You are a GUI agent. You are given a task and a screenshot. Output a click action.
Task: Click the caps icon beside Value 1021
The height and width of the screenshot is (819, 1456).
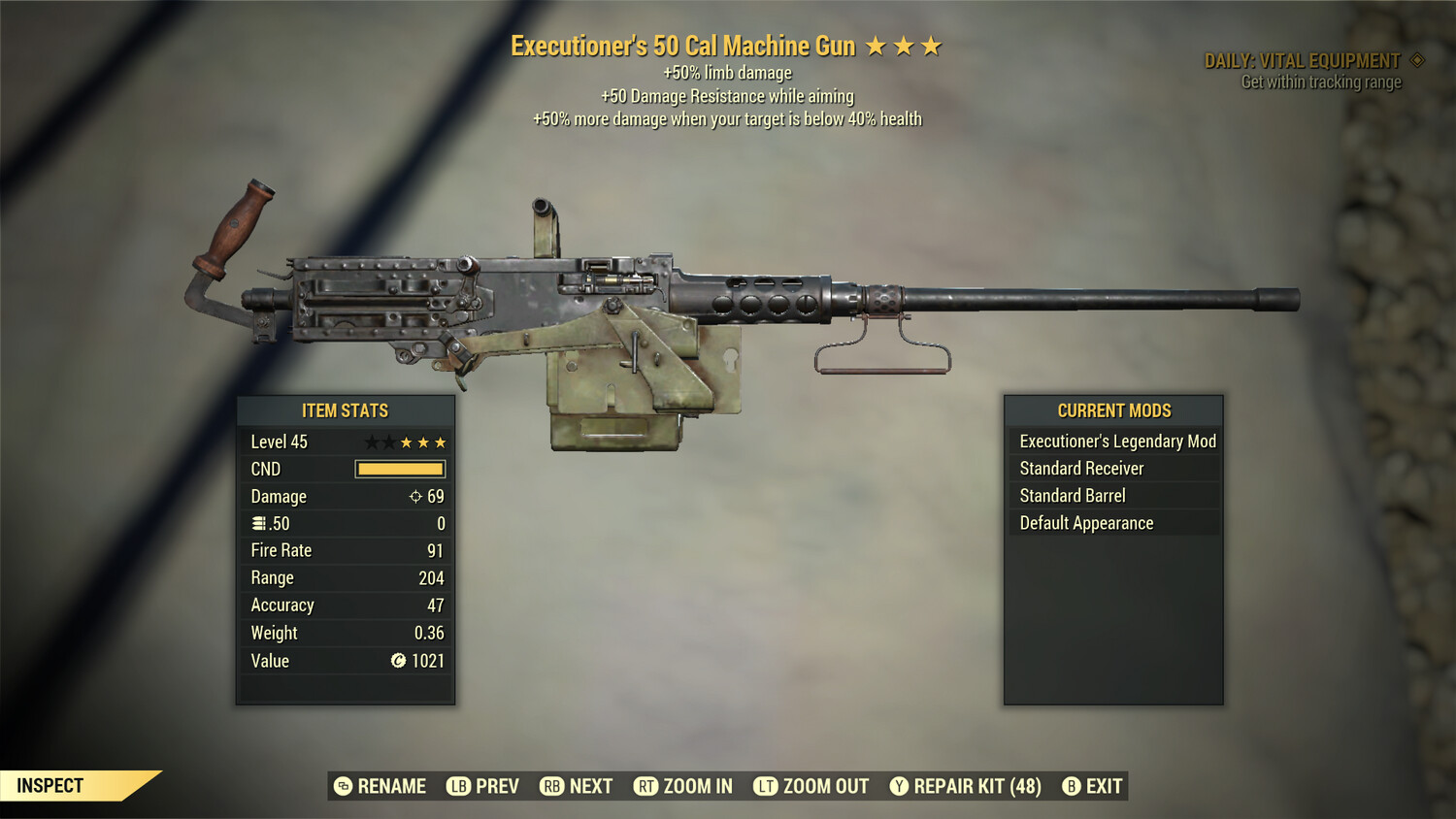(x=399, y=660)
